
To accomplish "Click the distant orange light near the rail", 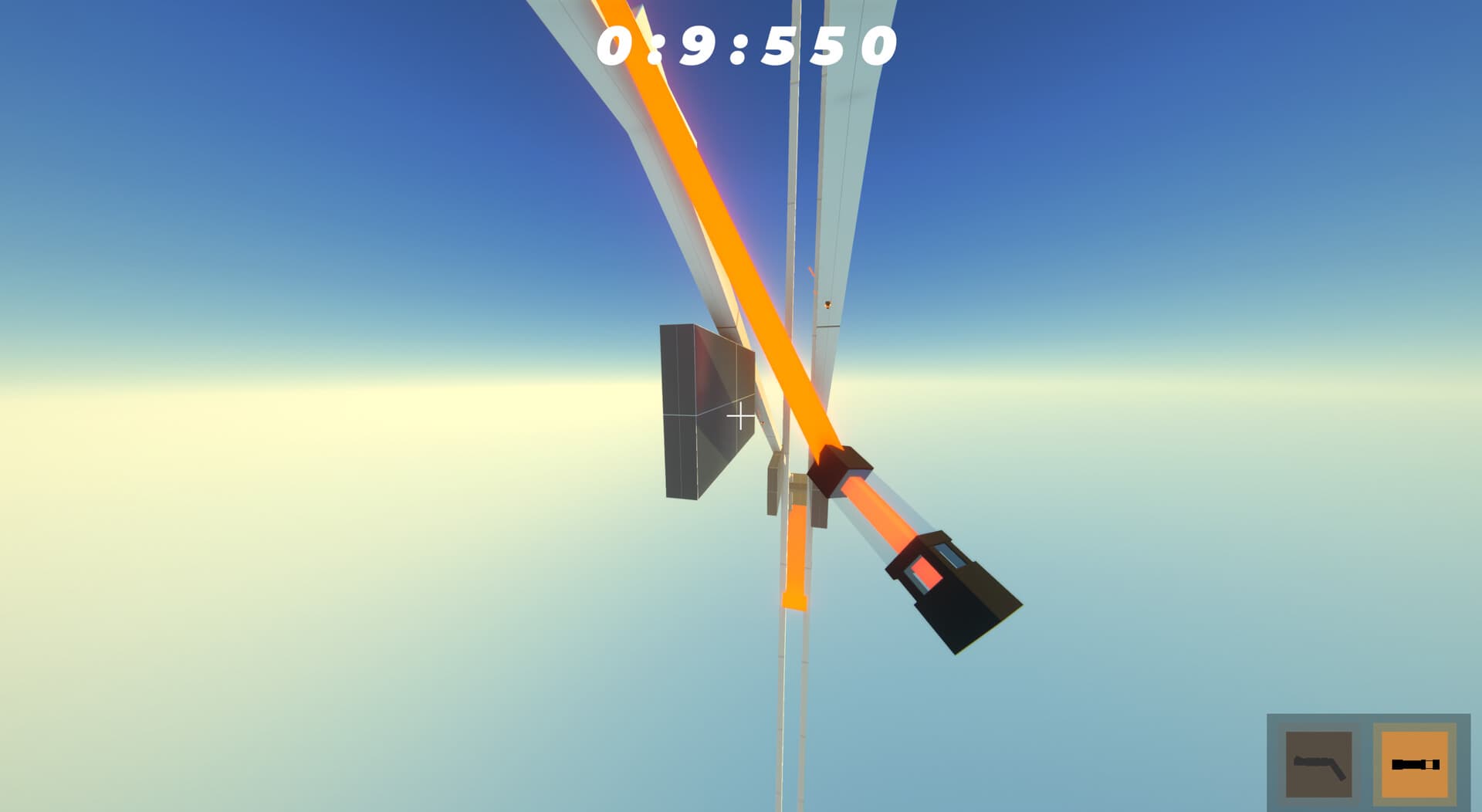I will (x=828, y=305).
